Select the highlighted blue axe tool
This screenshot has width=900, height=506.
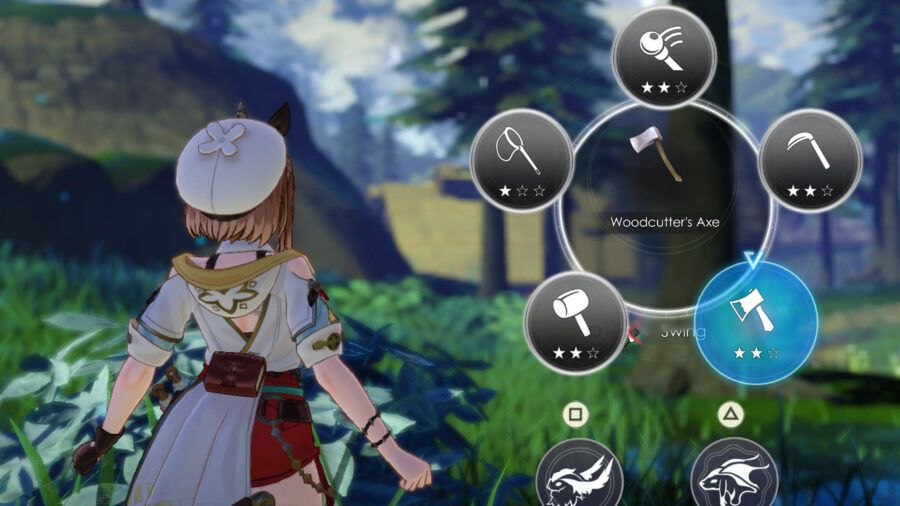(x=756, y=319)
